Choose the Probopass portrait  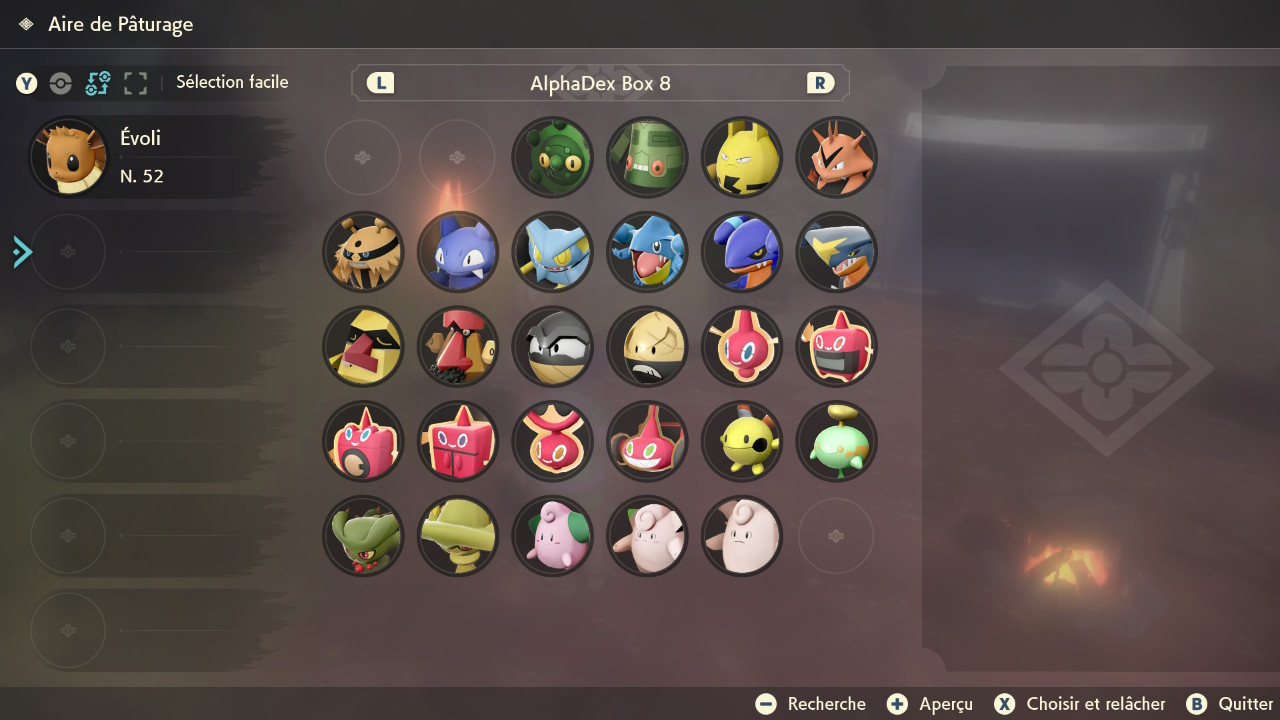[458, 347]
